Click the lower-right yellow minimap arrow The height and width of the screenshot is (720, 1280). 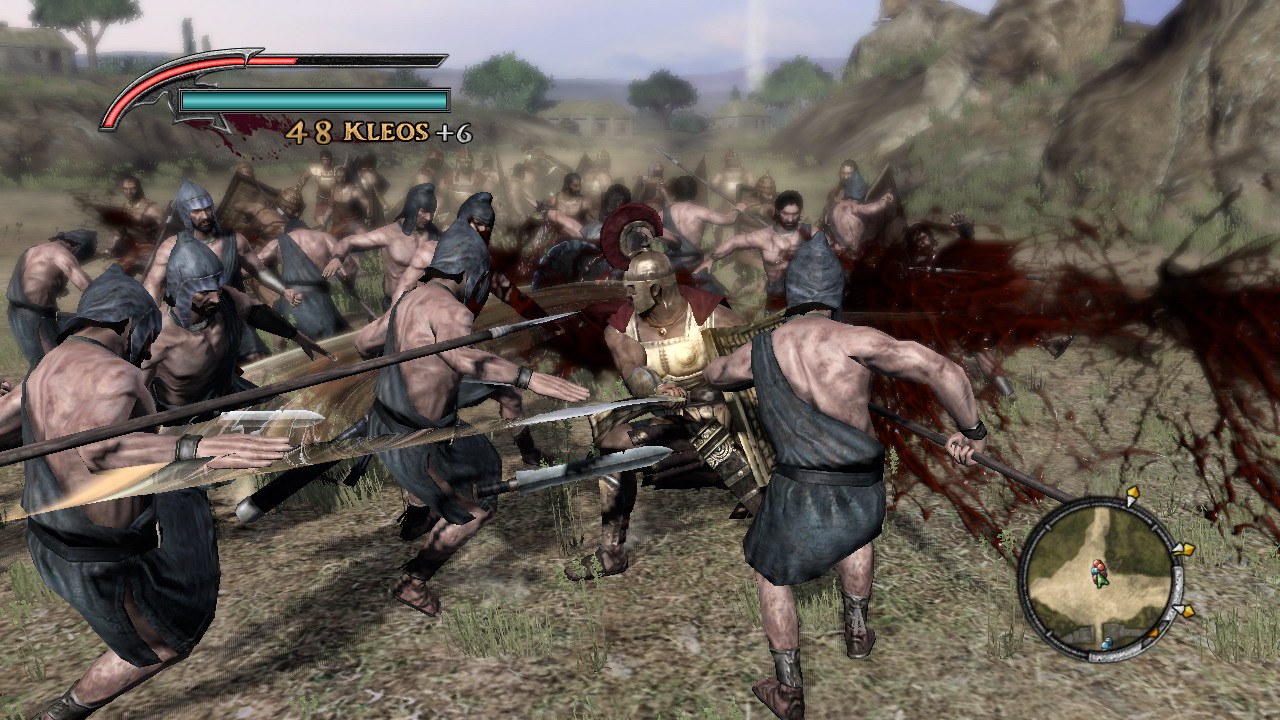click(1189, 610)
